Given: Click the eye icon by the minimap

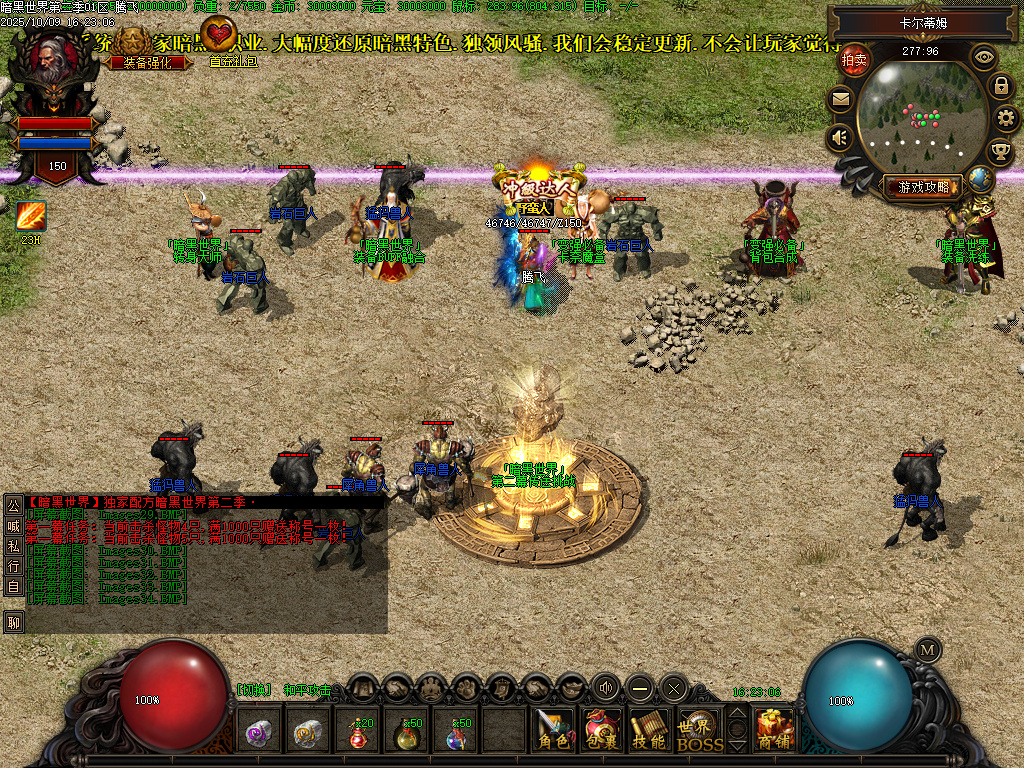Looking at the screenshot, I should pyautogui.click(x=985, y=58).
